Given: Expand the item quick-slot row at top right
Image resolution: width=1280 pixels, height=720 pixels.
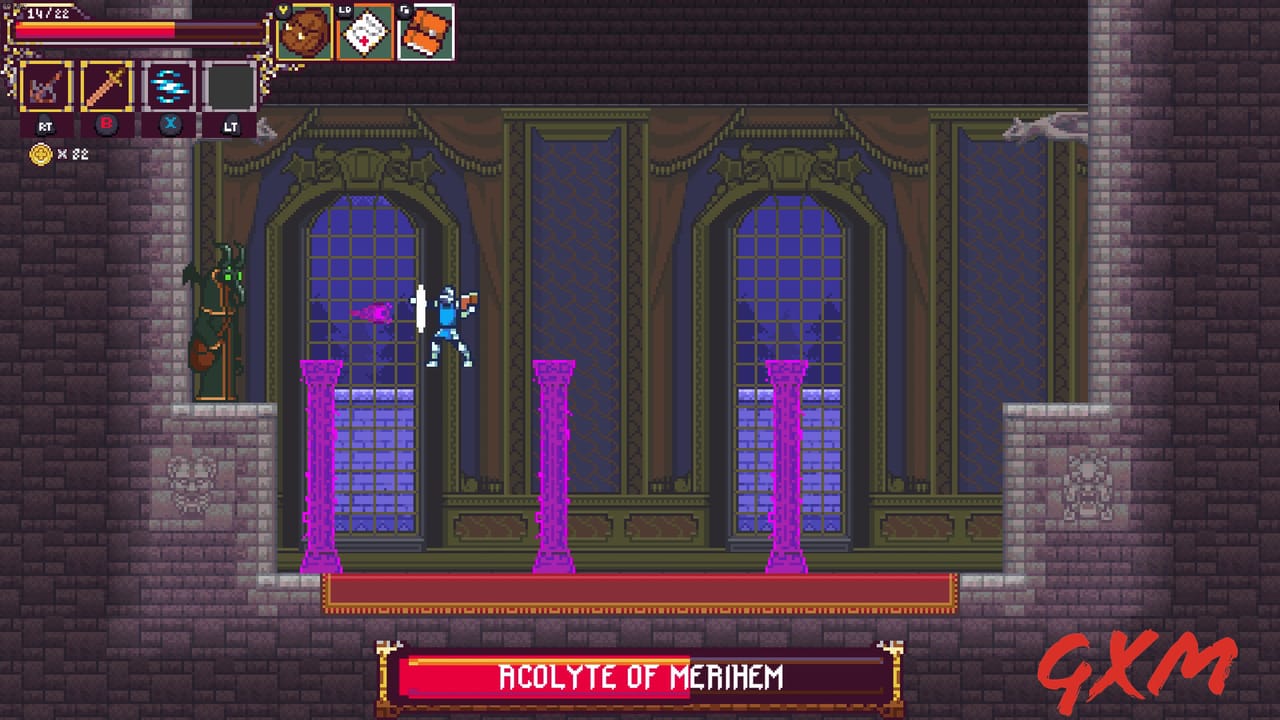Looking at the screenshot, I should [365, 32].
